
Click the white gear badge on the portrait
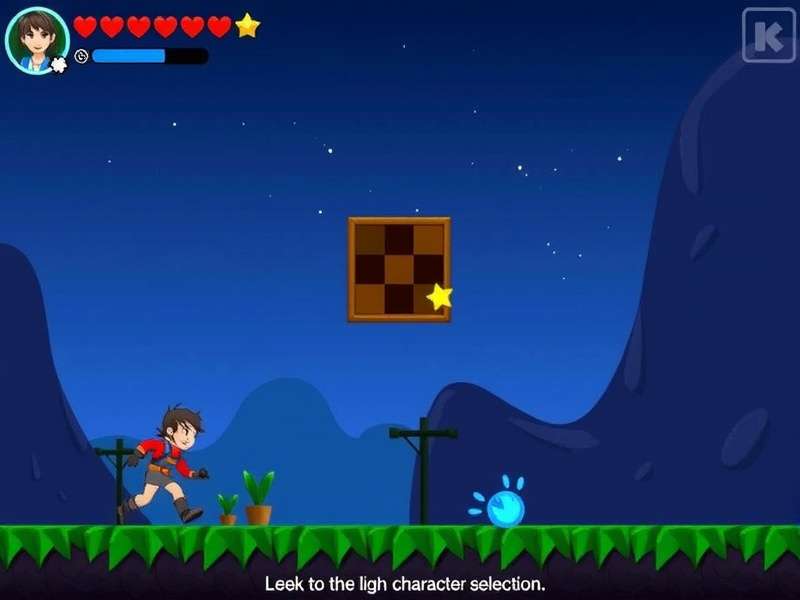[x=59, y=65]
